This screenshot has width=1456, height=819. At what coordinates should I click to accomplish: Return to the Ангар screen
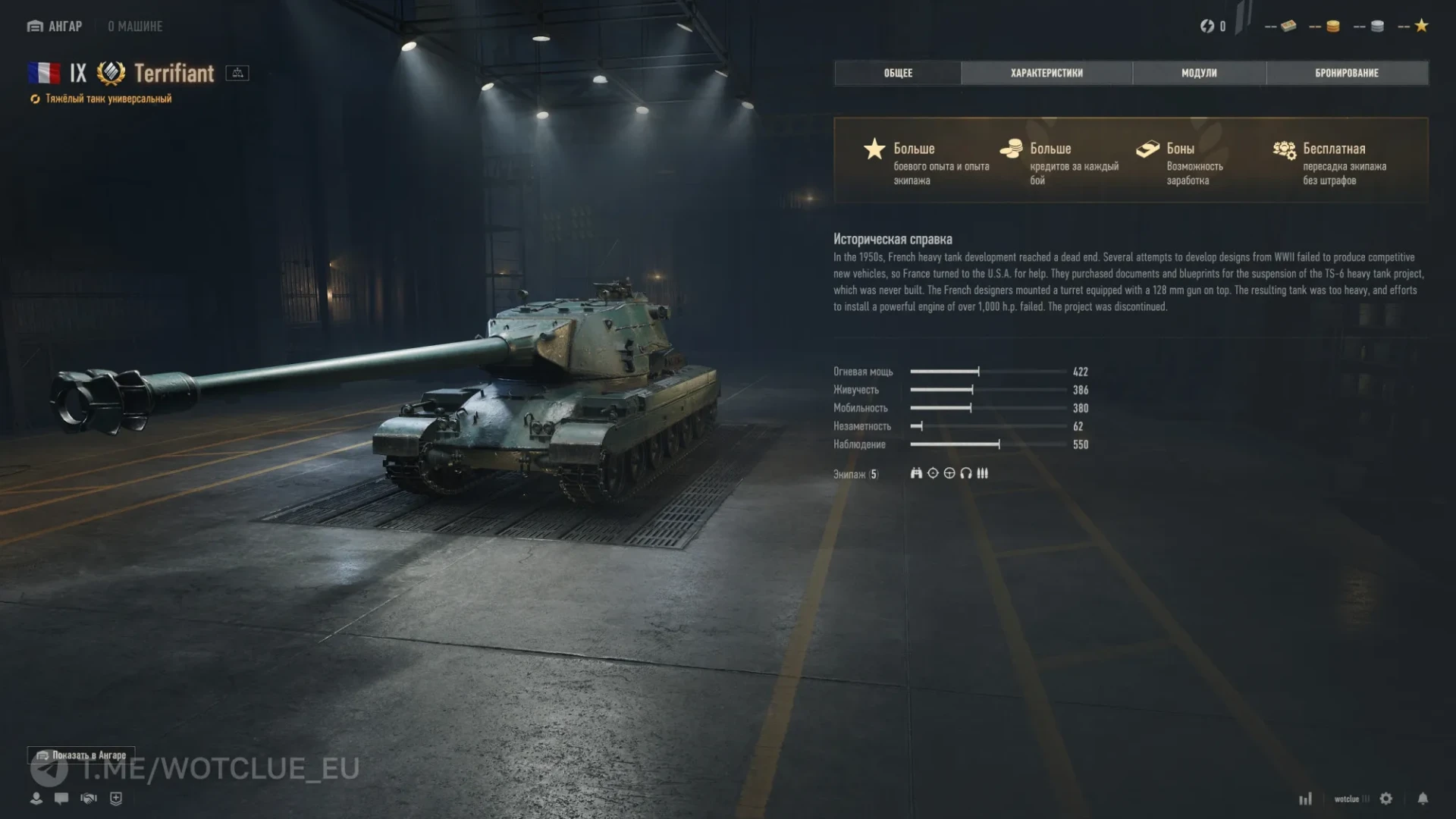point(55,27)
